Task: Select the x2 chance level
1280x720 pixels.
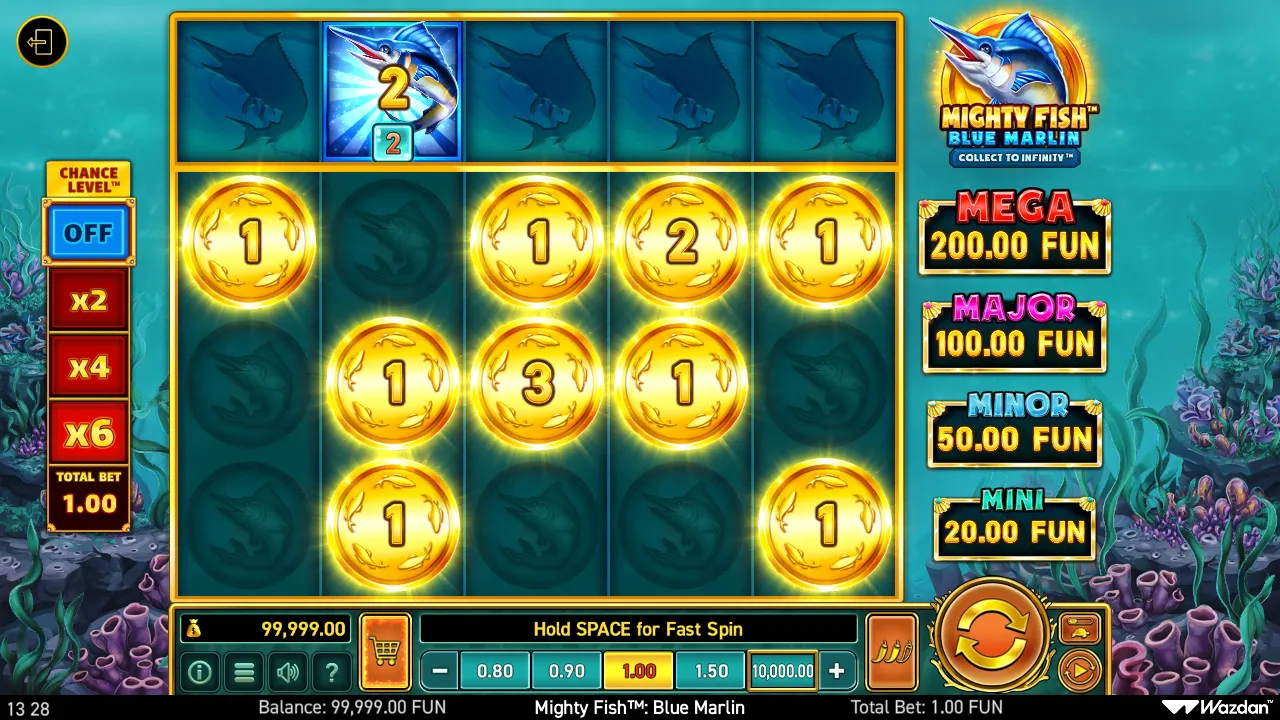Action: 89,299
